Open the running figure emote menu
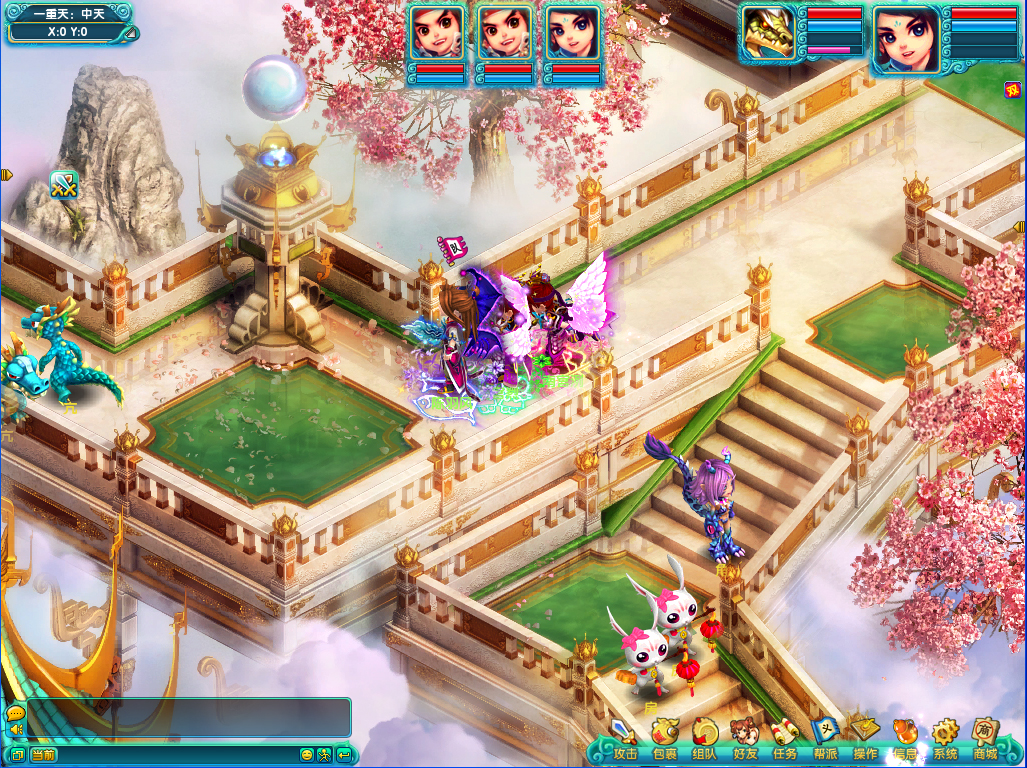 click(325, 754)
